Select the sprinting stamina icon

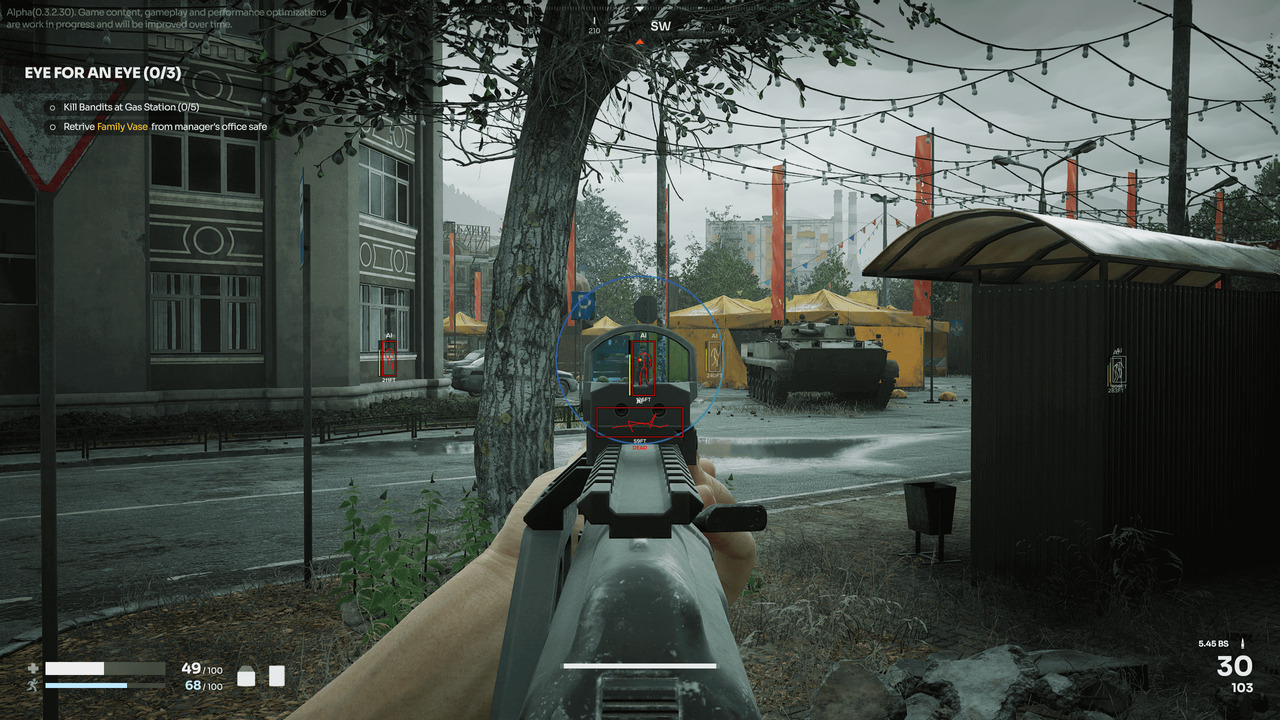[x=33, y=685]
